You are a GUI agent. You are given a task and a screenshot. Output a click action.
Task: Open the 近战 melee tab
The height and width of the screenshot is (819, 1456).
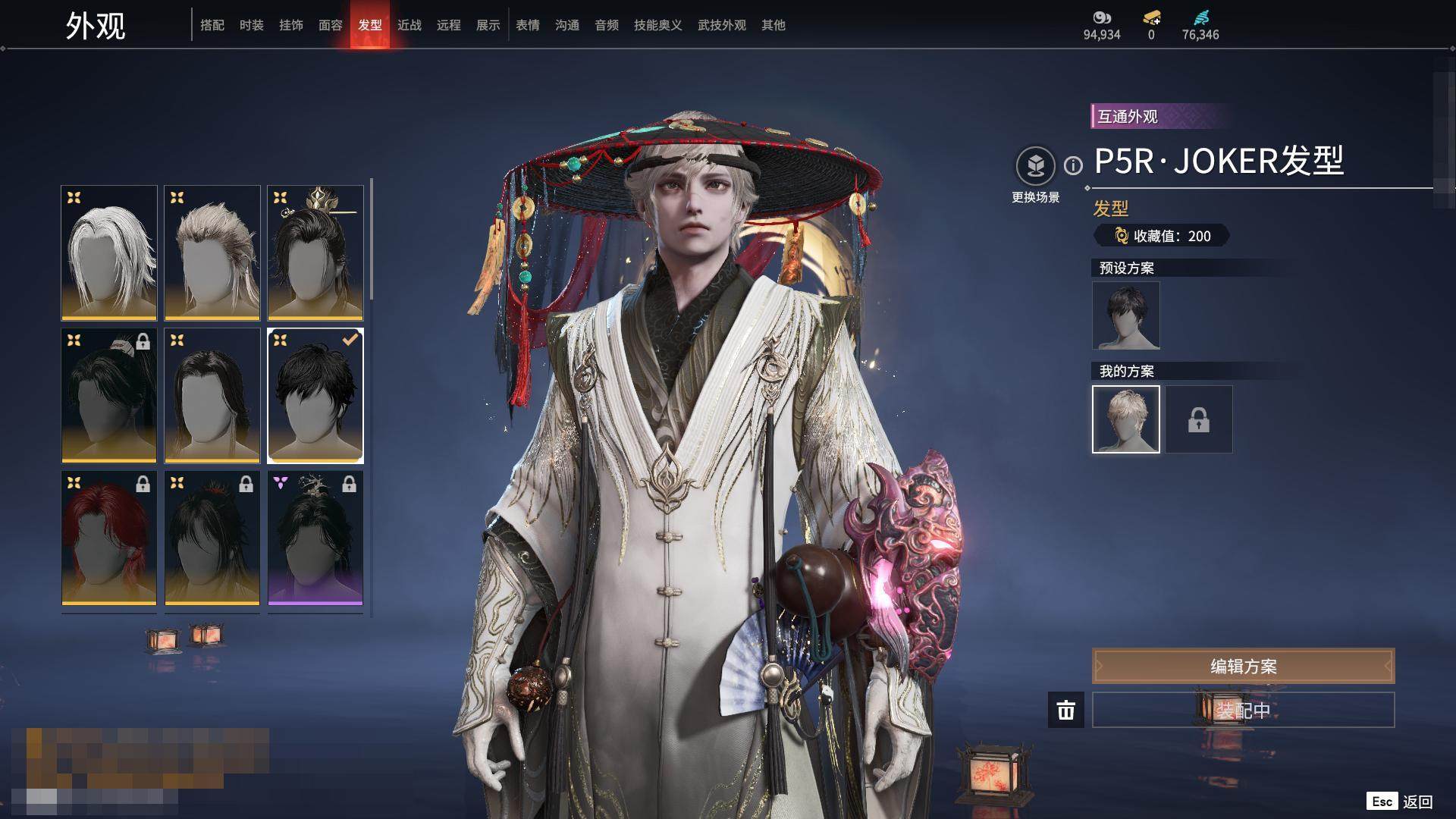pos(409,25)
